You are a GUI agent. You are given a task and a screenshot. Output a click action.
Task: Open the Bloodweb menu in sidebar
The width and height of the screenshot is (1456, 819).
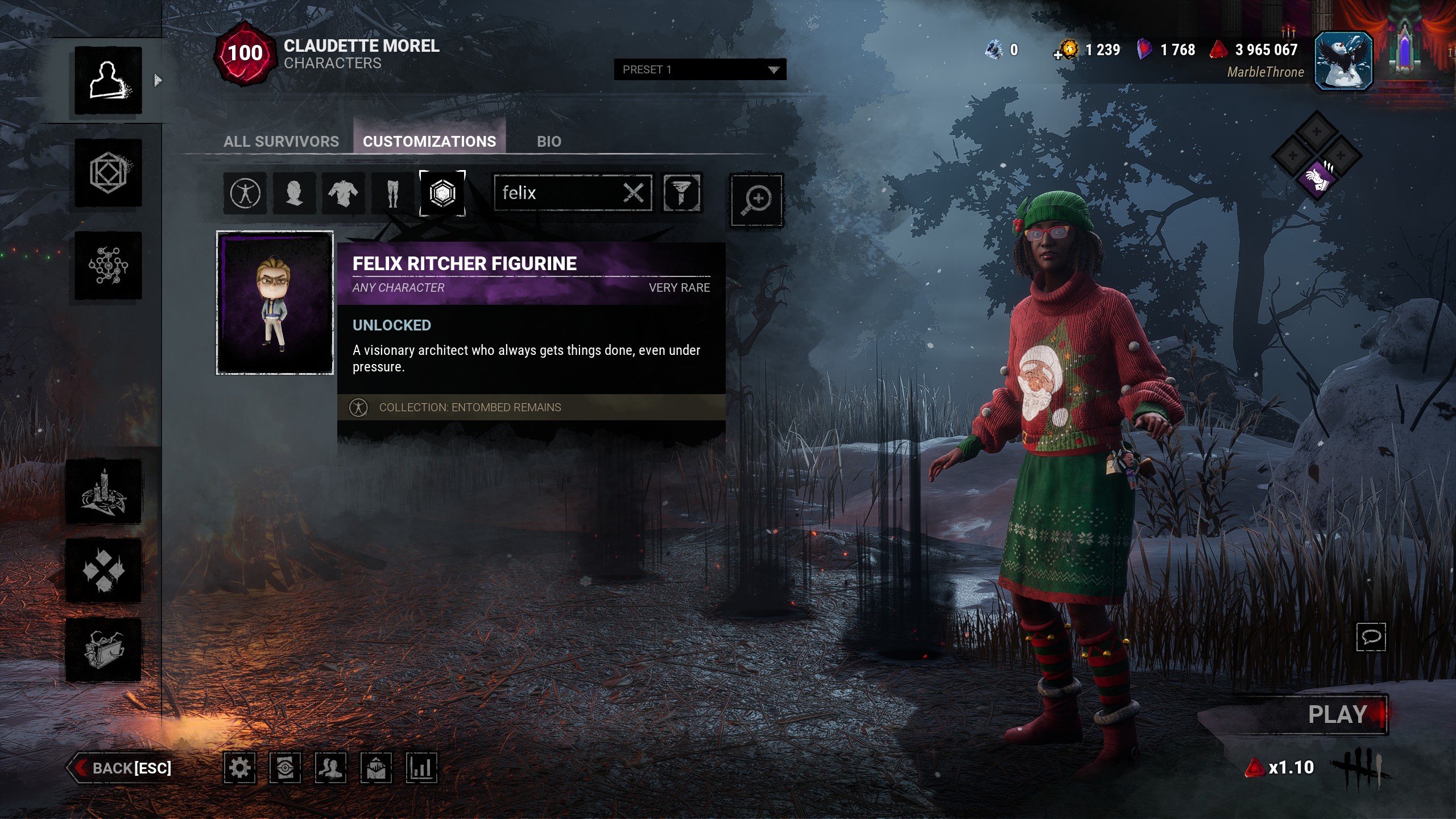tap(108, 265)
